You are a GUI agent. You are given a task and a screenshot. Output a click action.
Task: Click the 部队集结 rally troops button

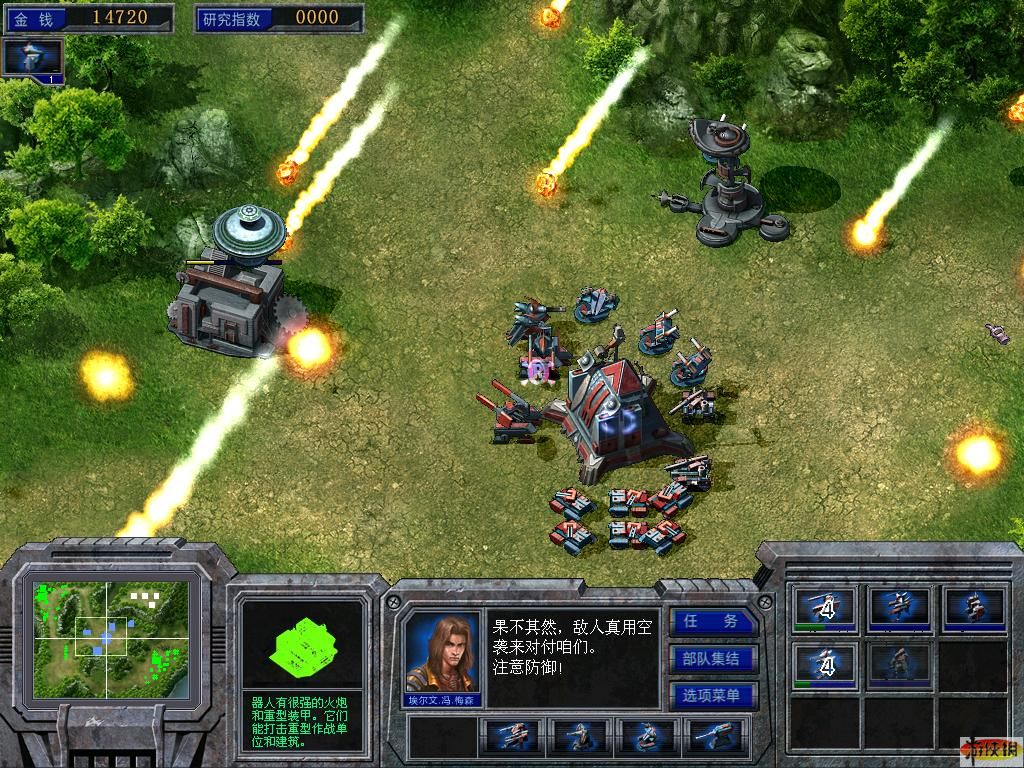tap(714, 659)
